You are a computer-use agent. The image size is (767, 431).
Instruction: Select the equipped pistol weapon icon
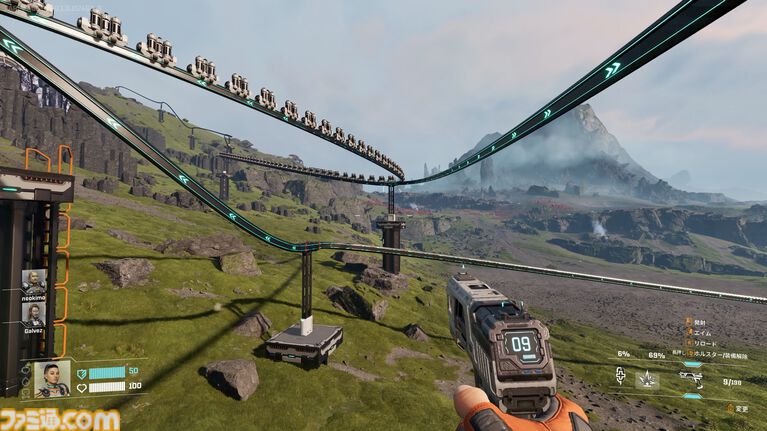click(691, 377)
